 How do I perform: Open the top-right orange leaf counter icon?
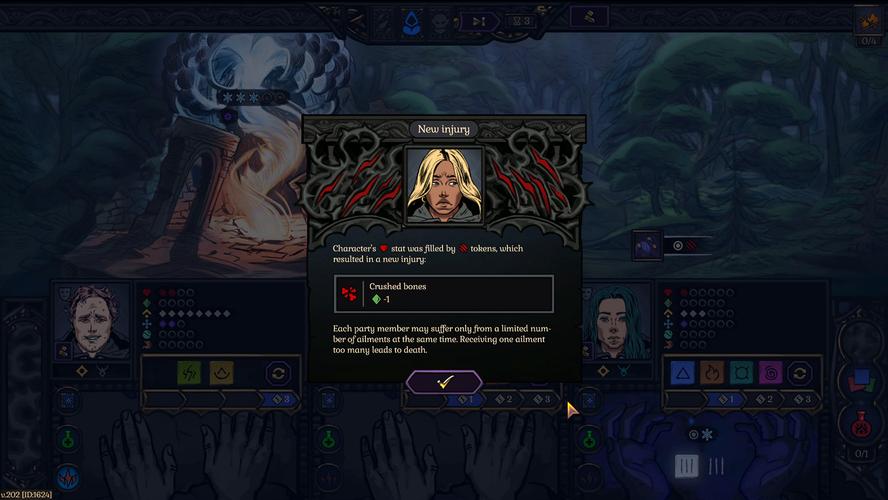tap(866, 20)
